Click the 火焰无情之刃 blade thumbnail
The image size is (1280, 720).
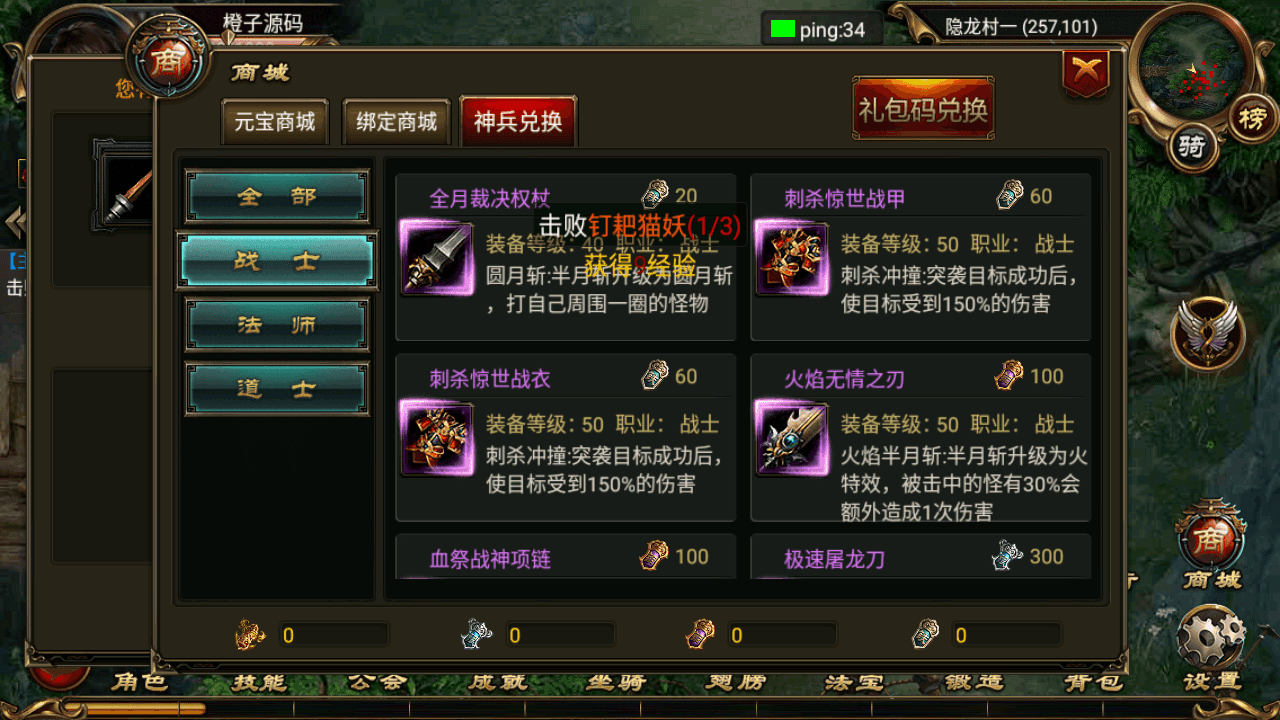[x=793, y=439]
